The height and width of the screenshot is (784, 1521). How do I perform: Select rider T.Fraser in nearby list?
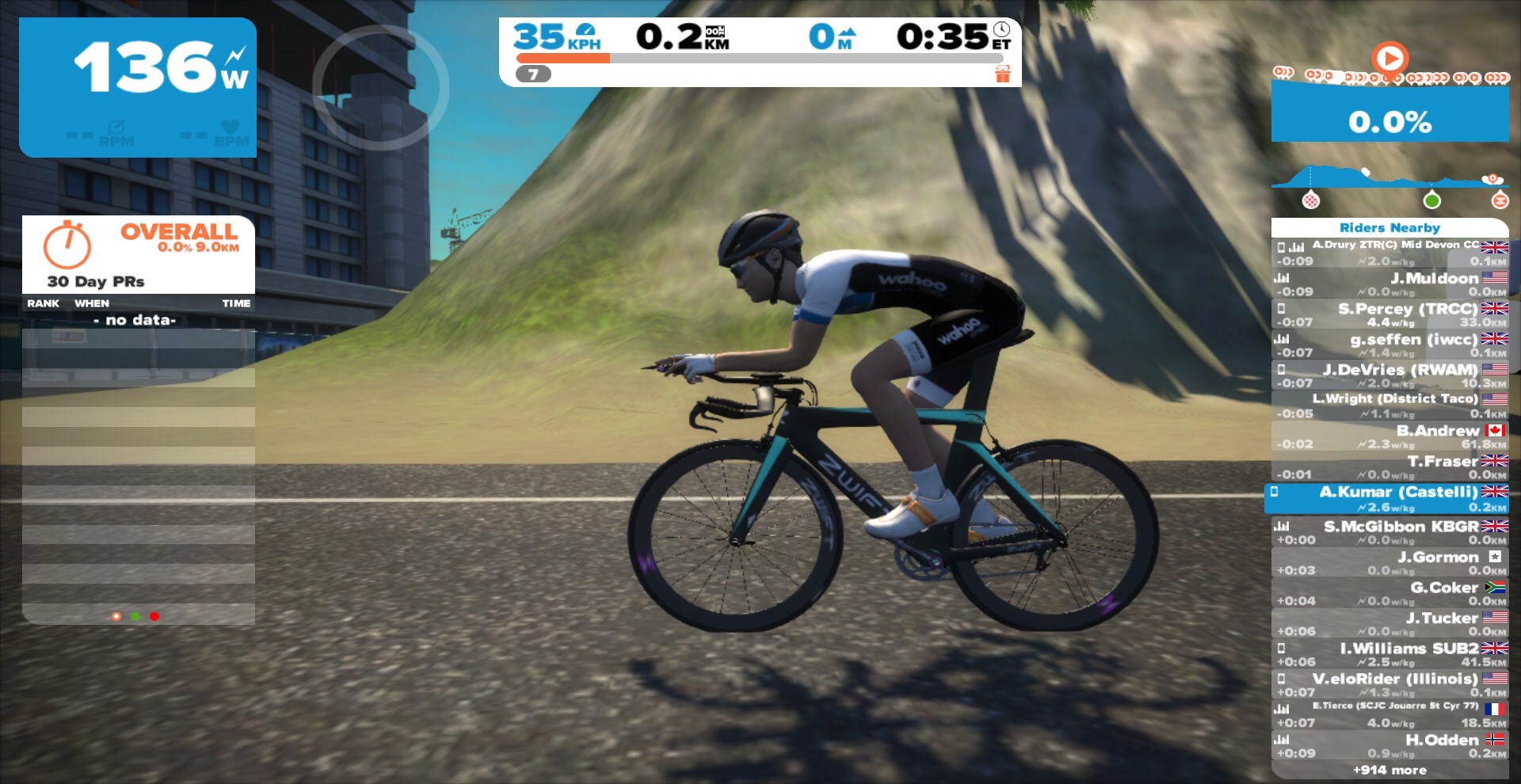pos(1390,467)
